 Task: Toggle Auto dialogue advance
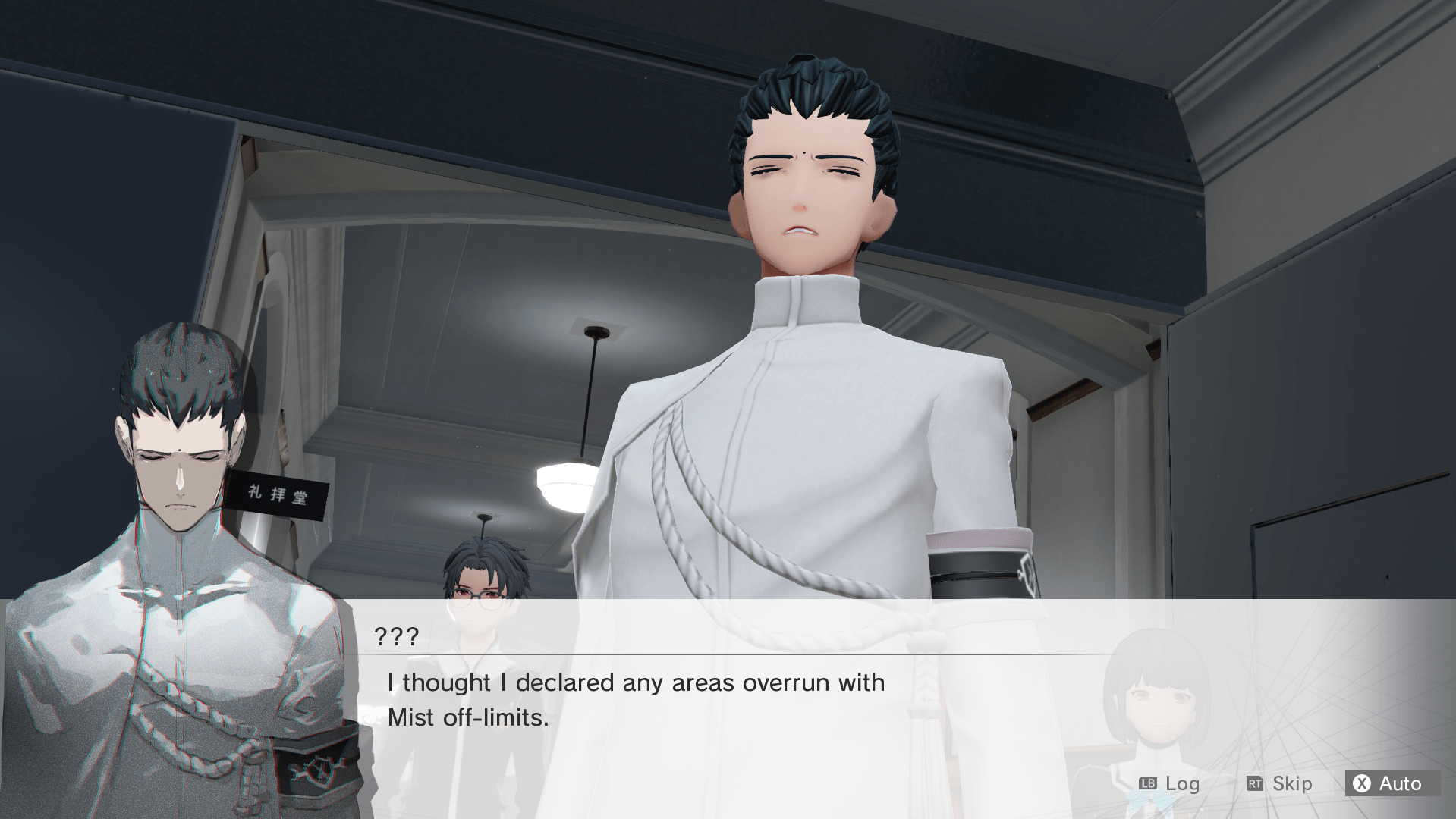pos(1391,783)
